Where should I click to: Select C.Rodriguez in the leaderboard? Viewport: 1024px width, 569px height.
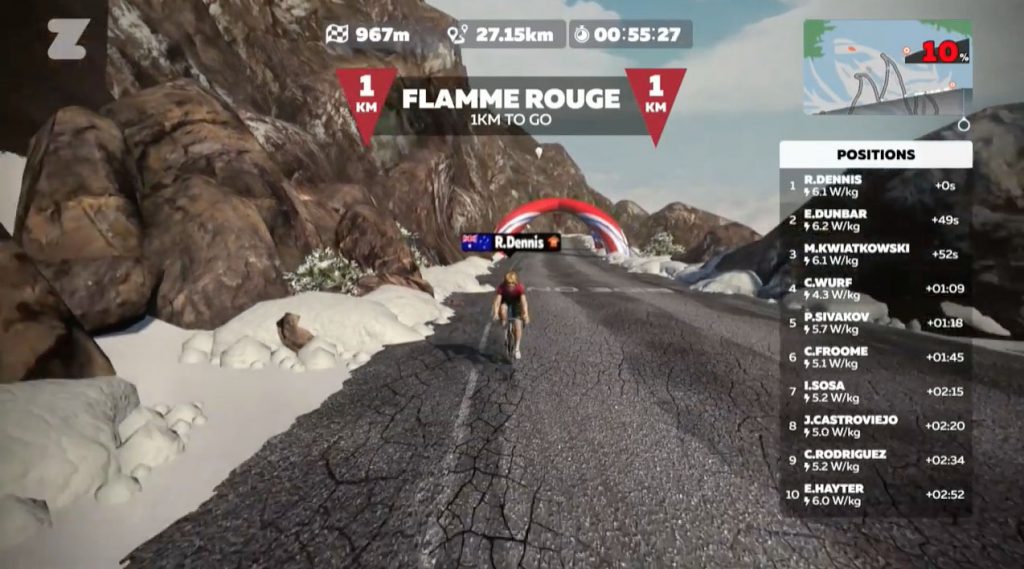point(875,460)
